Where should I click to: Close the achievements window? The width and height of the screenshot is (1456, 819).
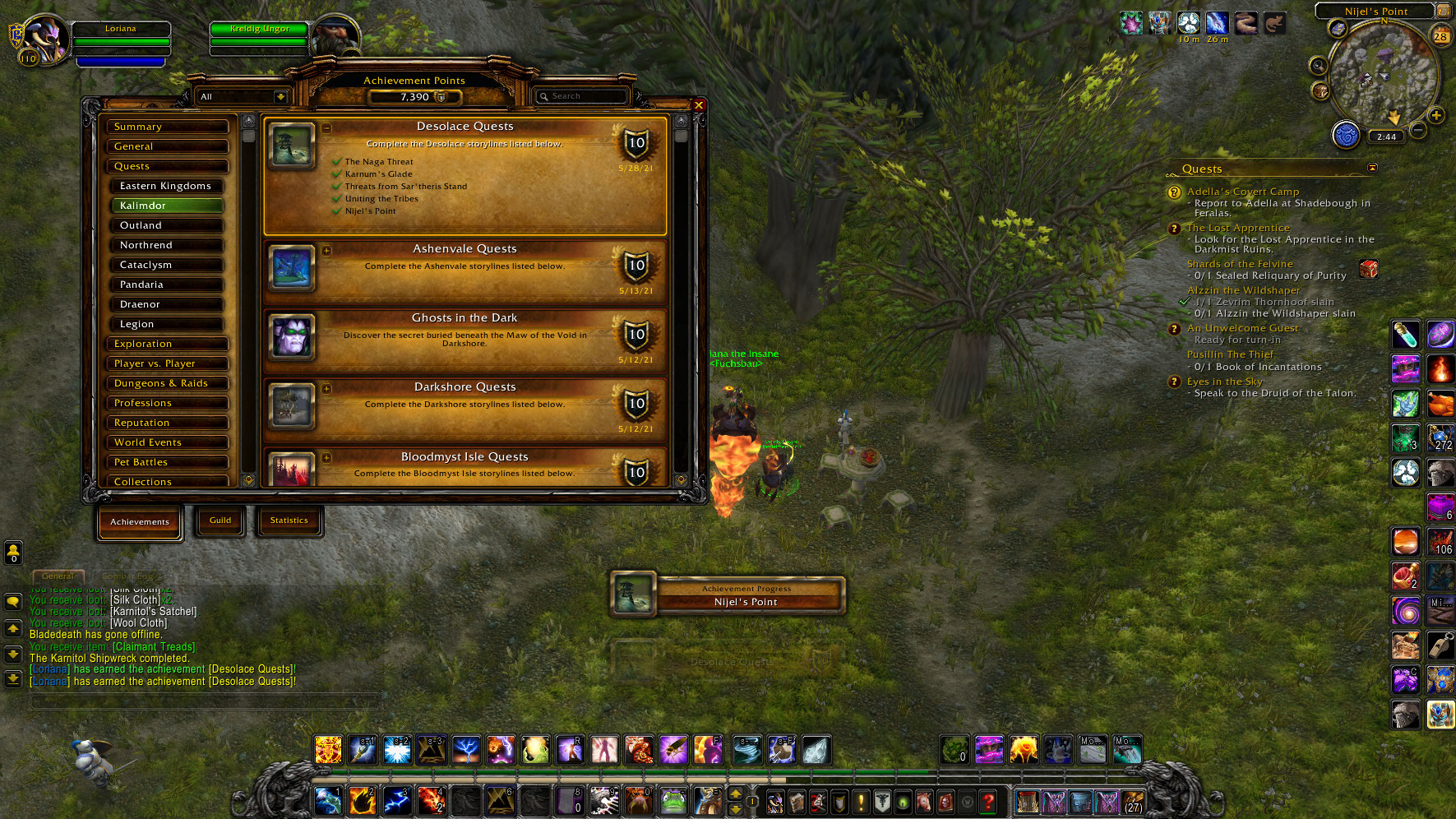[698, 105]
